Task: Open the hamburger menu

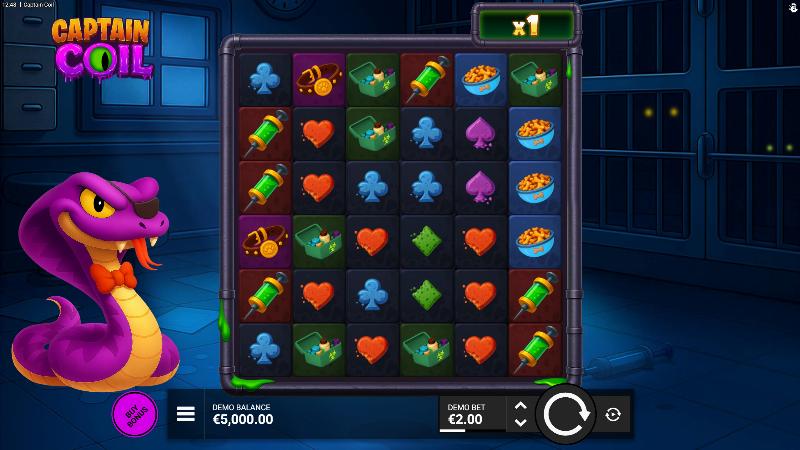Action: tap(185, 414)
